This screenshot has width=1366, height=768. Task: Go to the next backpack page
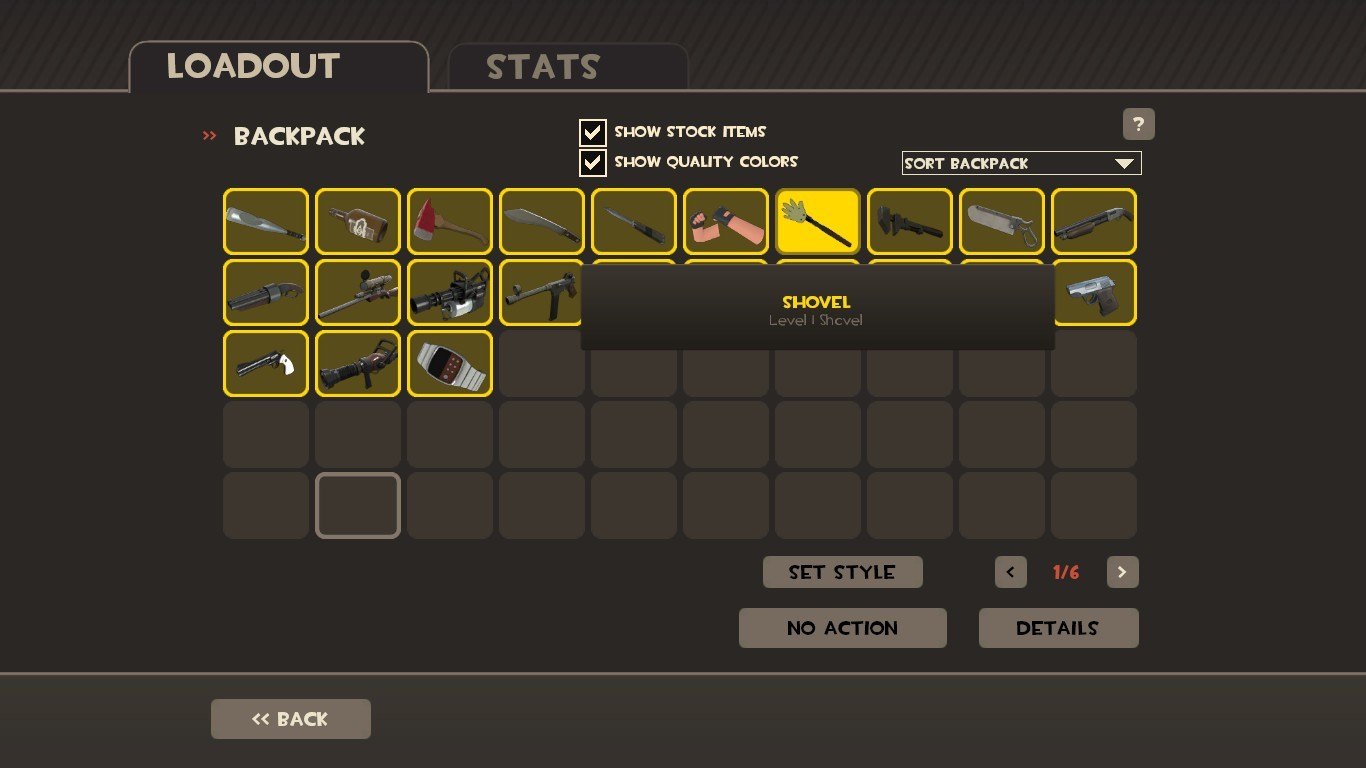coord(1122,572)
